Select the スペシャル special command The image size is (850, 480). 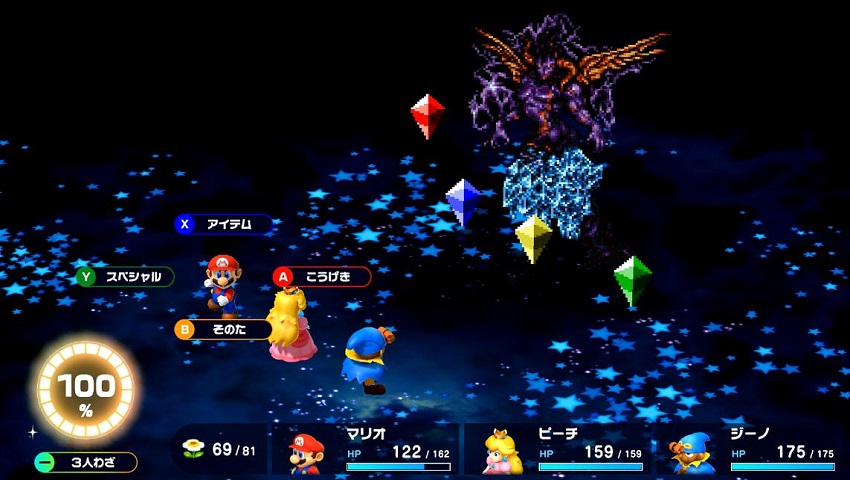tap(126, 276)
